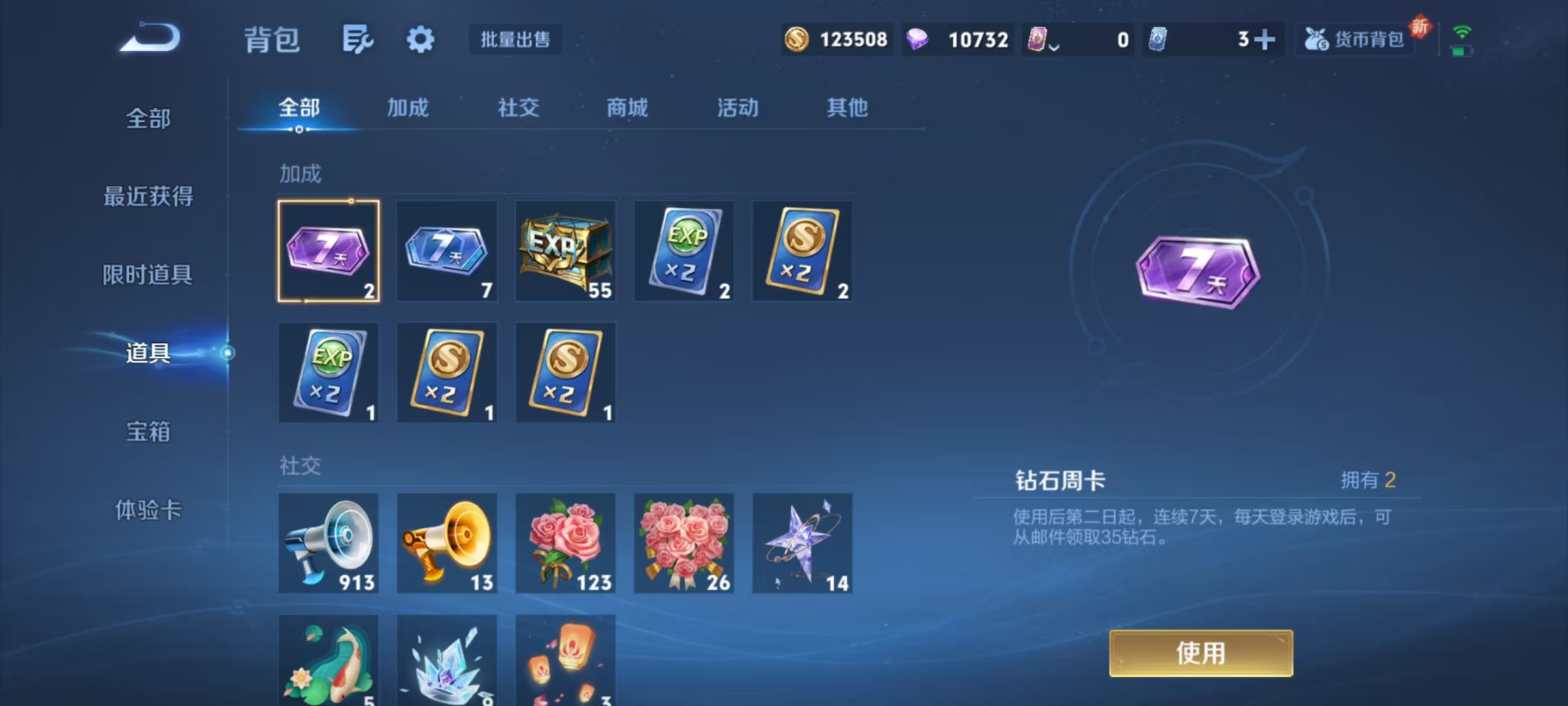Select the golden megaphone item
Screen dimensions: 1568x706
[x=447, y=544]
